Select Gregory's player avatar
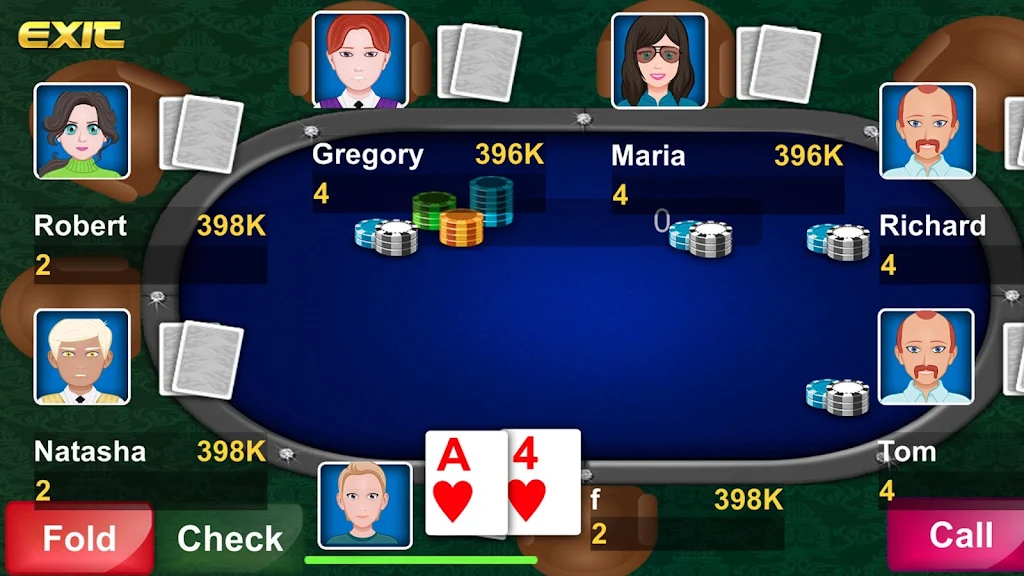This screenshot has height=576, width=1024. [360, 59]
